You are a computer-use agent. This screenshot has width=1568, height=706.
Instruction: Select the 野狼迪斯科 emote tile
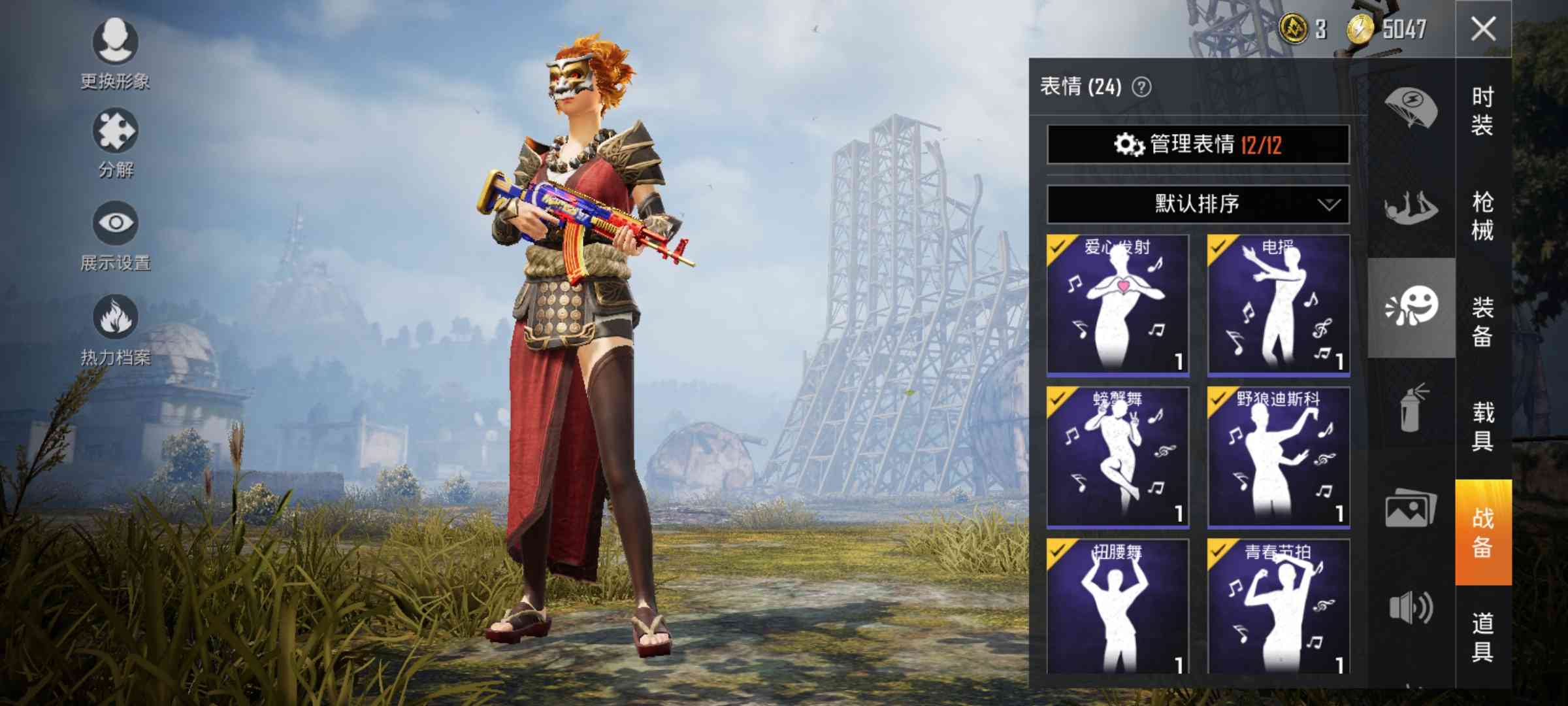click(1279, 456)
